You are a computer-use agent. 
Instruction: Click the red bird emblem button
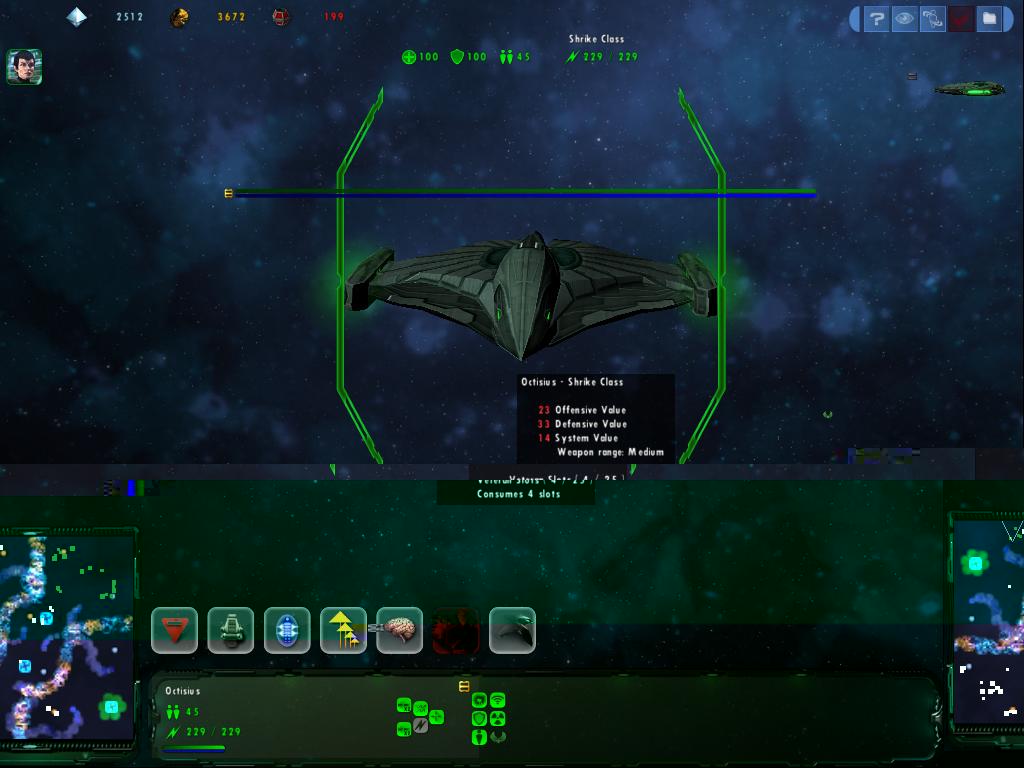pos(960,18)
